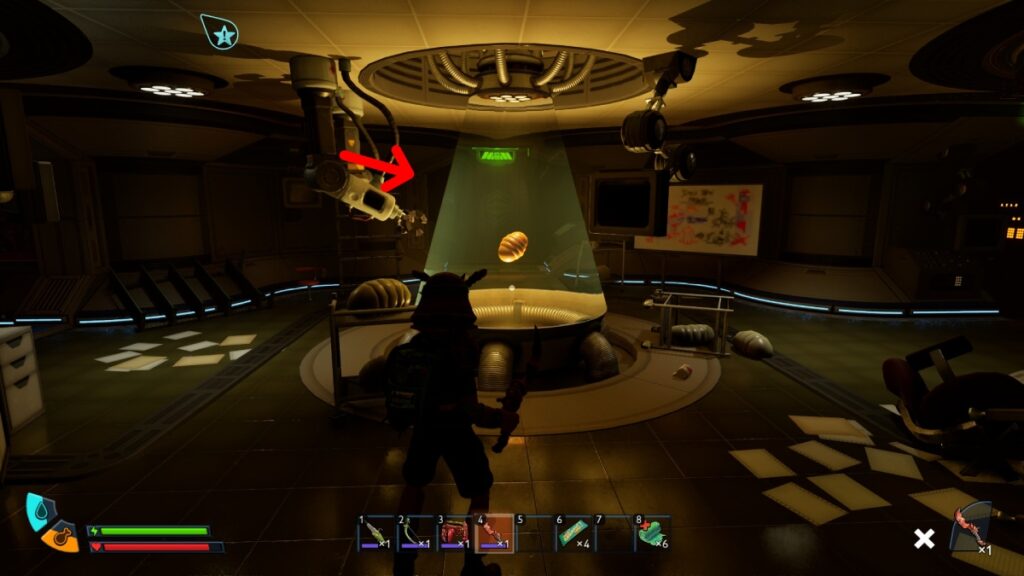Pick the green bar stack in slot 6
This screenshot has height=576, width=1024.
pos(573,533)
